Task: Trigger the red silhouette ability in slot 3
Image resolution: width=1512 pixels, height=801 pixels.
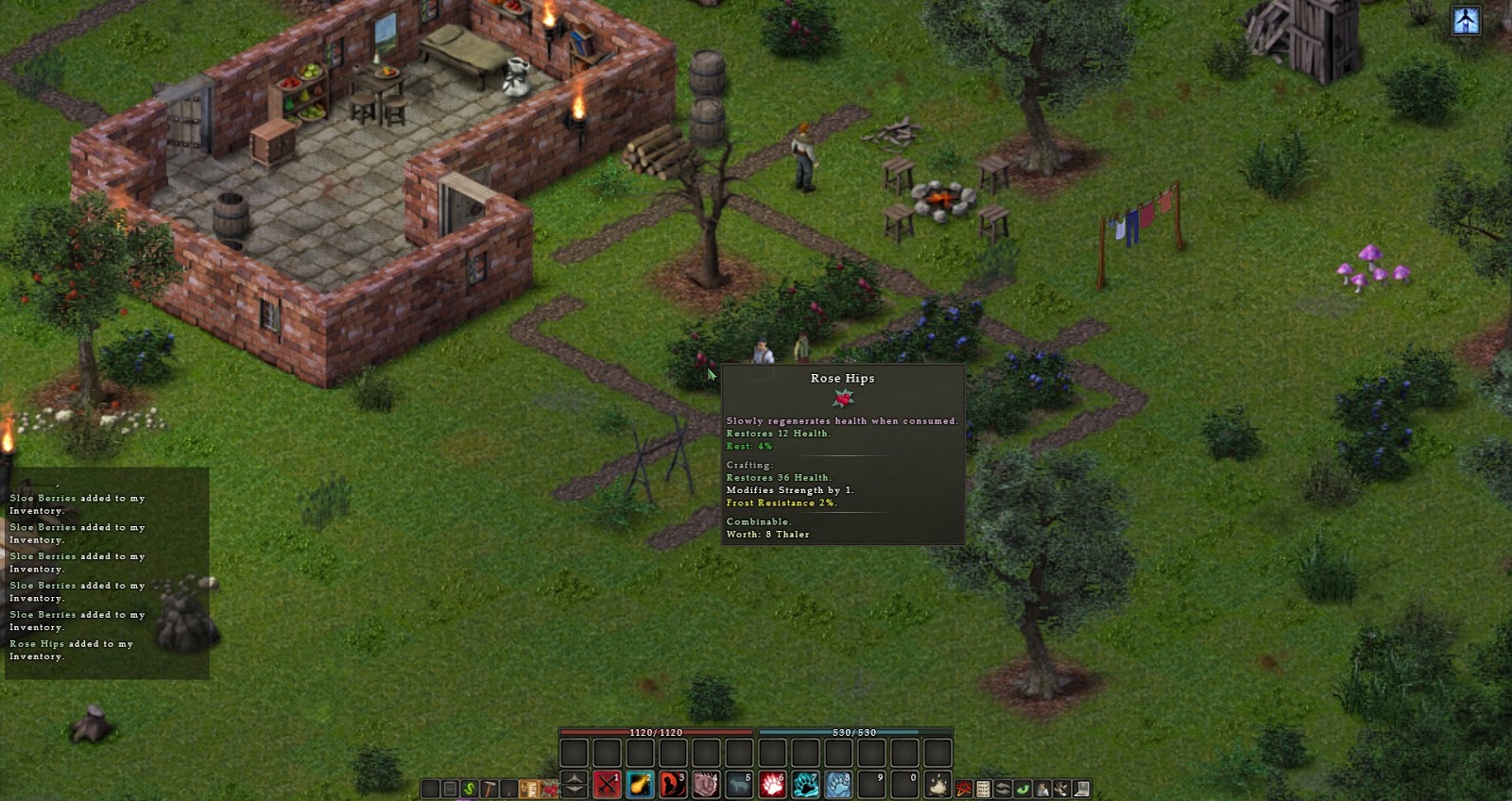Action: (672, 786)
